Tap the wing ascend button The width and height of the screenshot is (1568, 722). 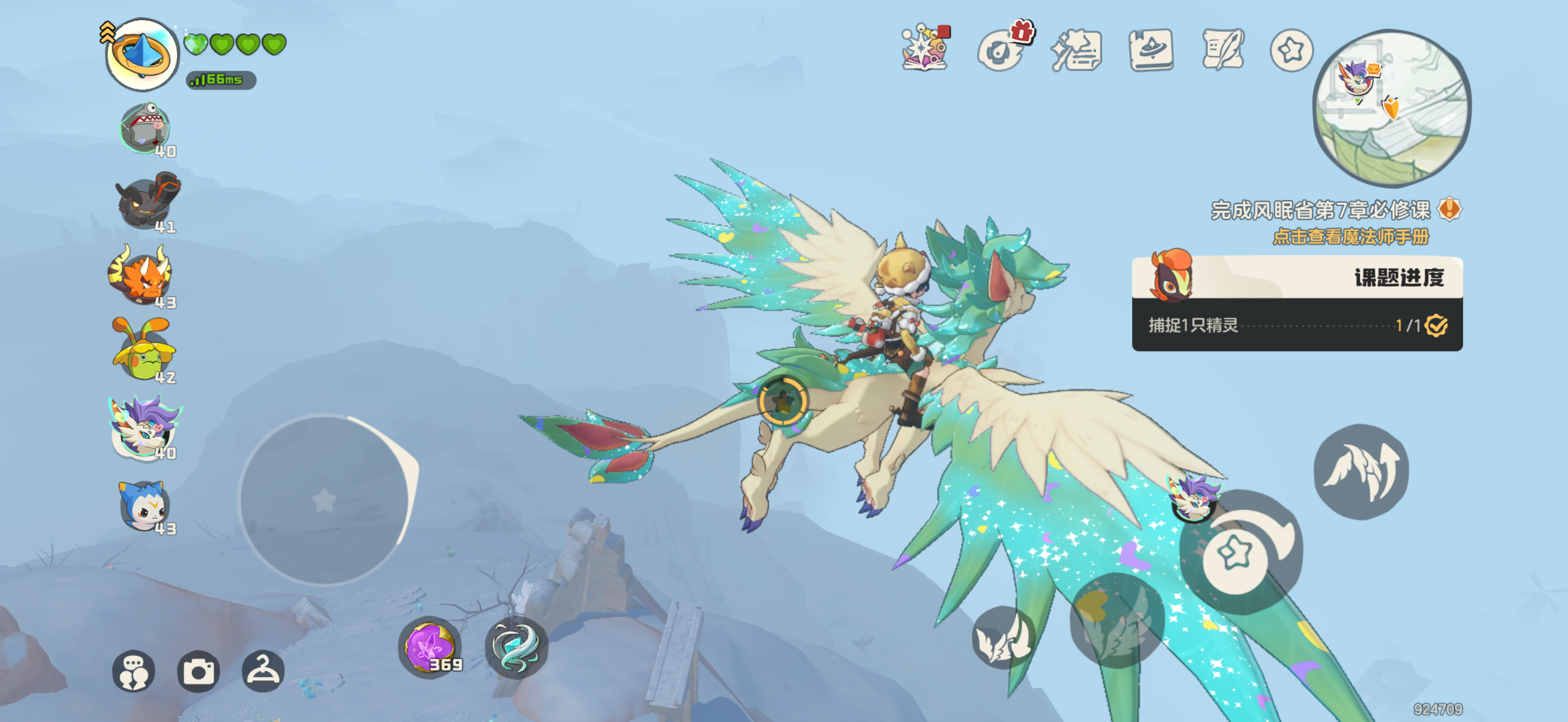1361,472
